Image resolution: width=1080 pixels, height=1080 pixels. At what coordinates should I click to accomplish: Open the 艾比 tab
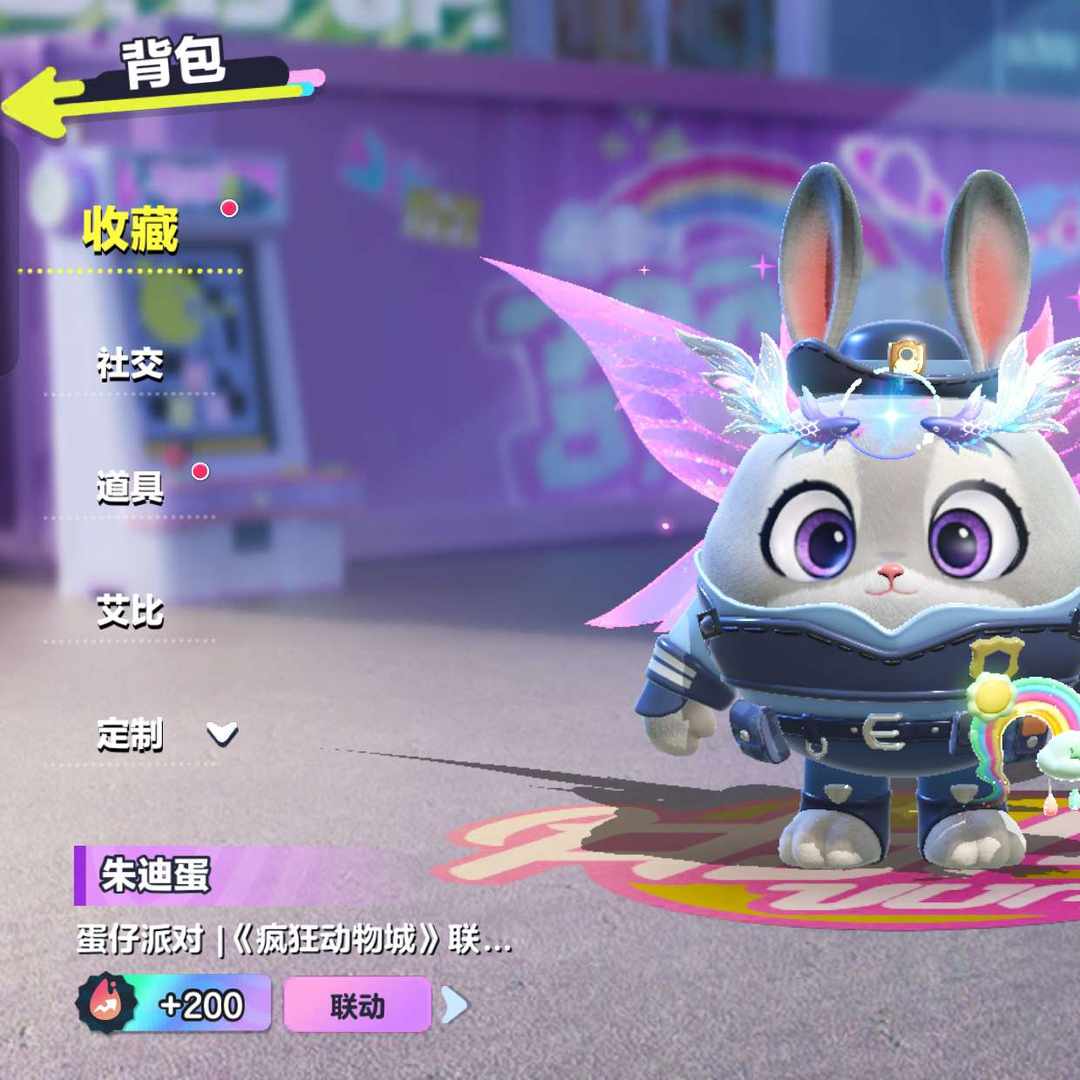coord(130,611)
